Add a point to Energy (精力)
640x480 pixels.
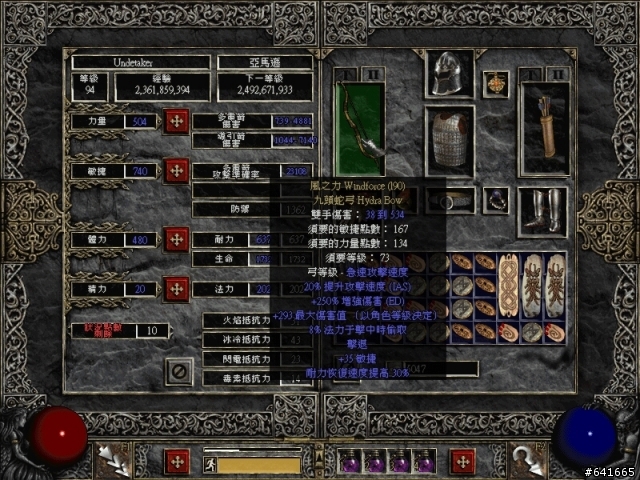[x=177, y=289]
